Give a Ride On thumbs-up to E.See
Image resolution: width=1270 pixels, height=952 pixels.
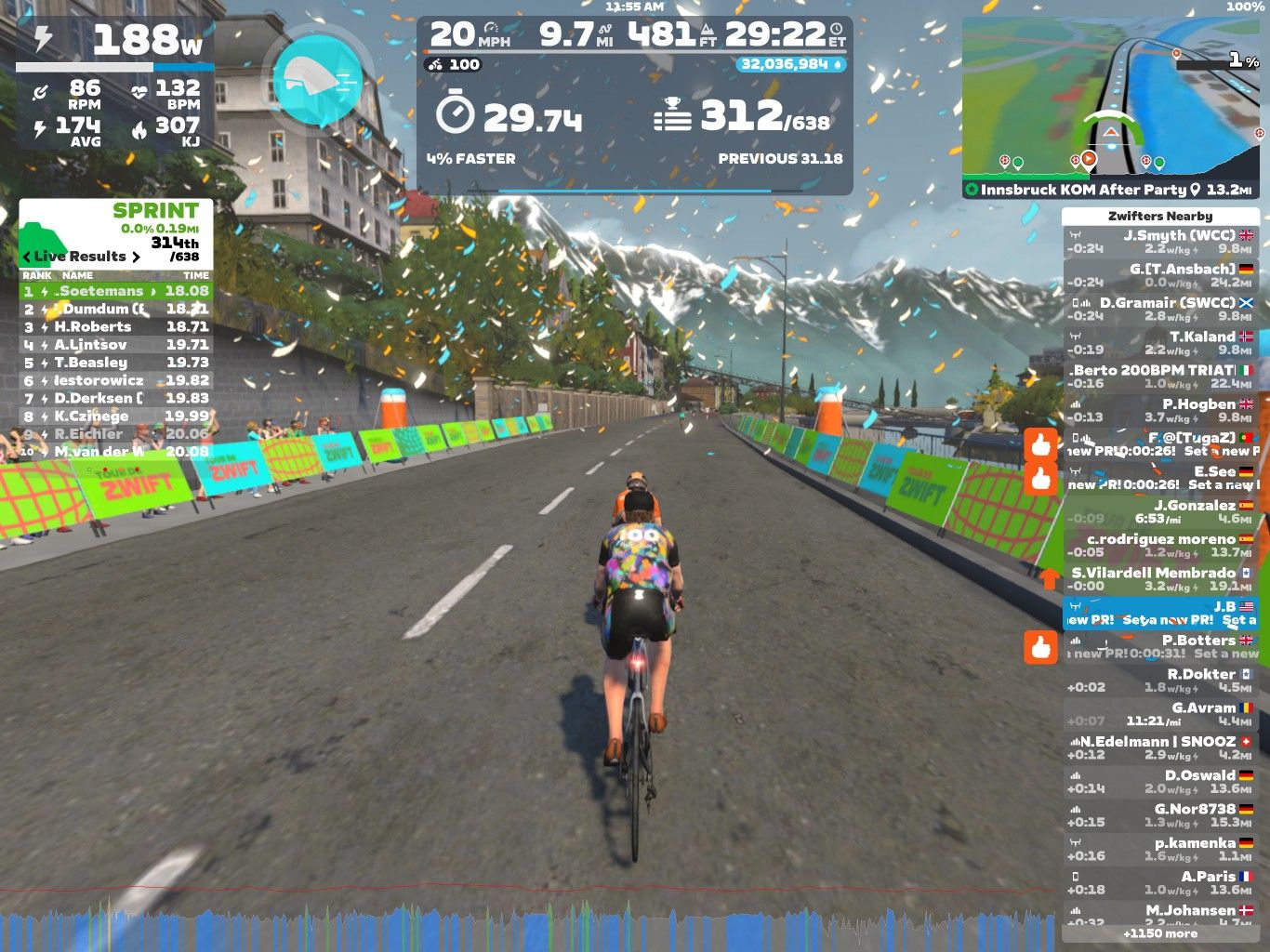tap(1041, 479)
